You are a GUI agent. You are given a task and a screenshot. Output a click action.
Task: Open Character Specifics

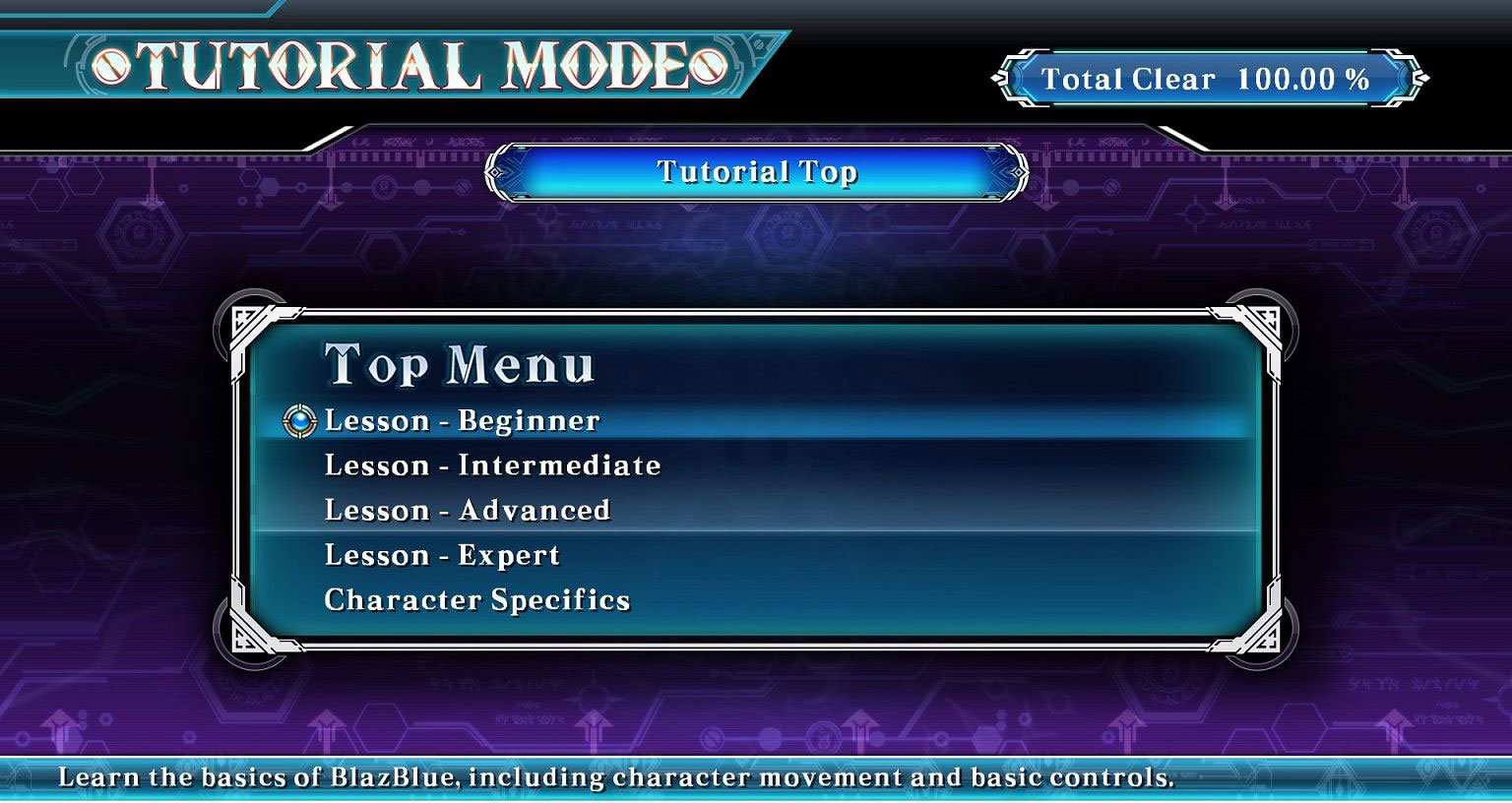tap(476, 600)
